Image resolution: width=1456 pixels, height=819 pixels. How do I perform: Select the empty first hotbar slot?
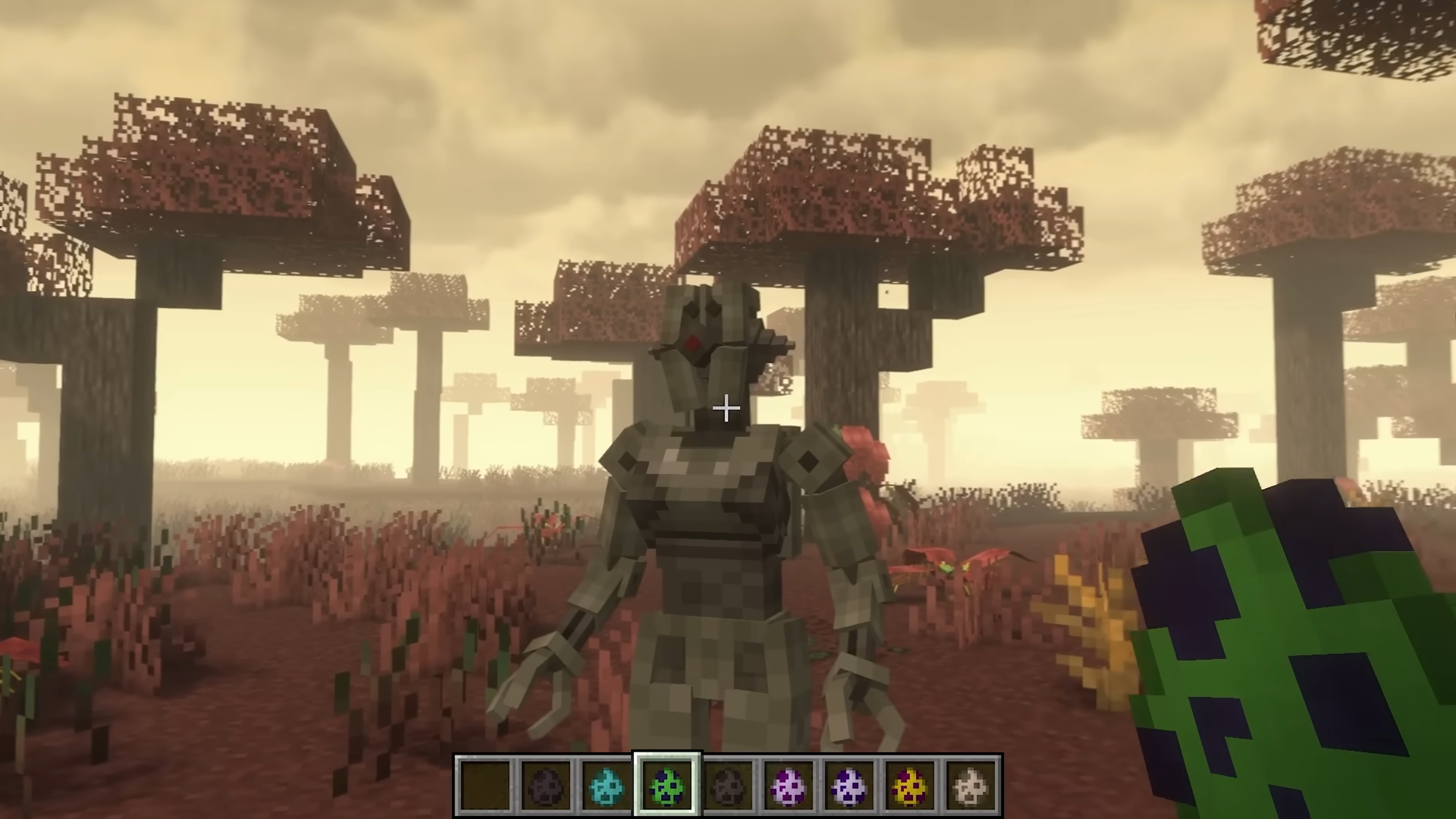coord(486,786)
